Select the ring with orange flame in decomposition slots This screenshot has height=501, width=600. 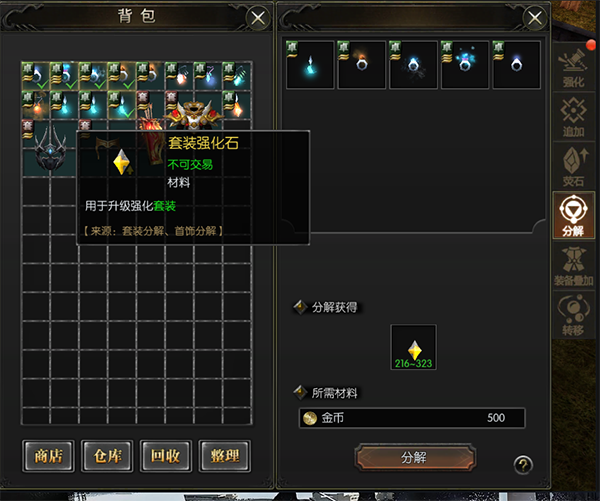[x=361, y=65]
